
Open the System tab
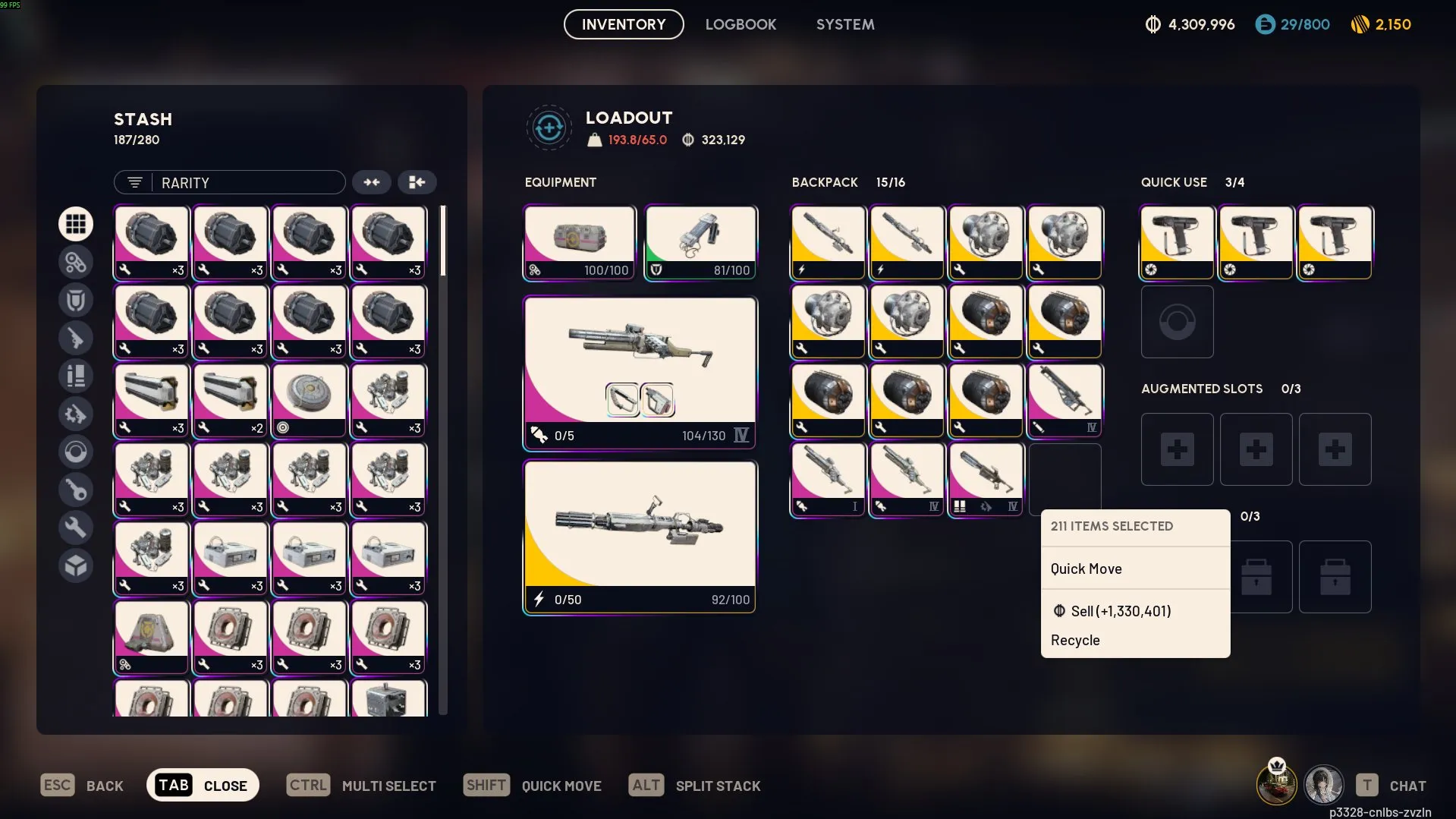click(845, 24)
